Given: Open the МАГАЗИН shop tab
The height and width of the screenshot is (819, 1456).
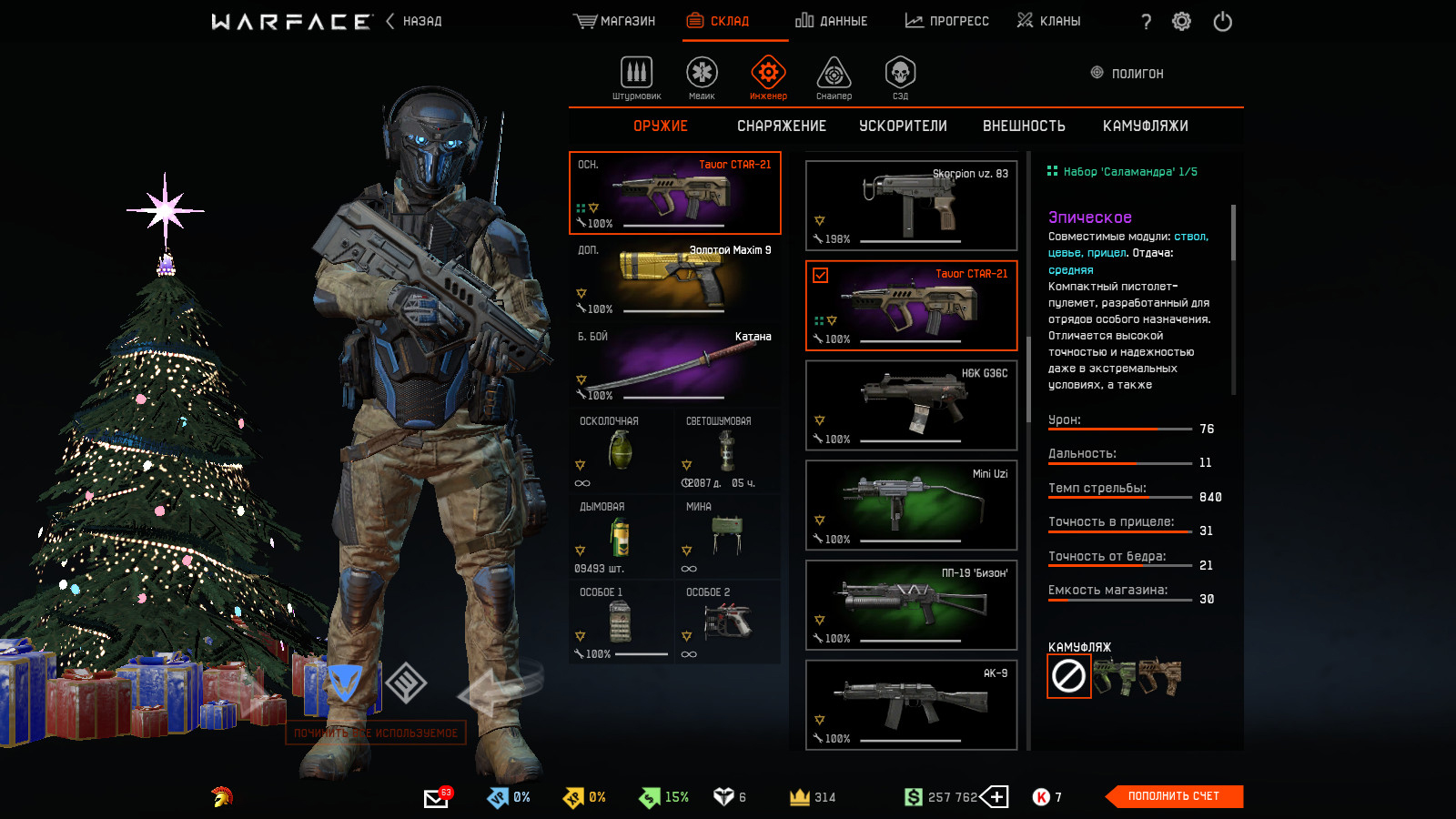Looking at the screenshot, I should (x=614, y=21).
